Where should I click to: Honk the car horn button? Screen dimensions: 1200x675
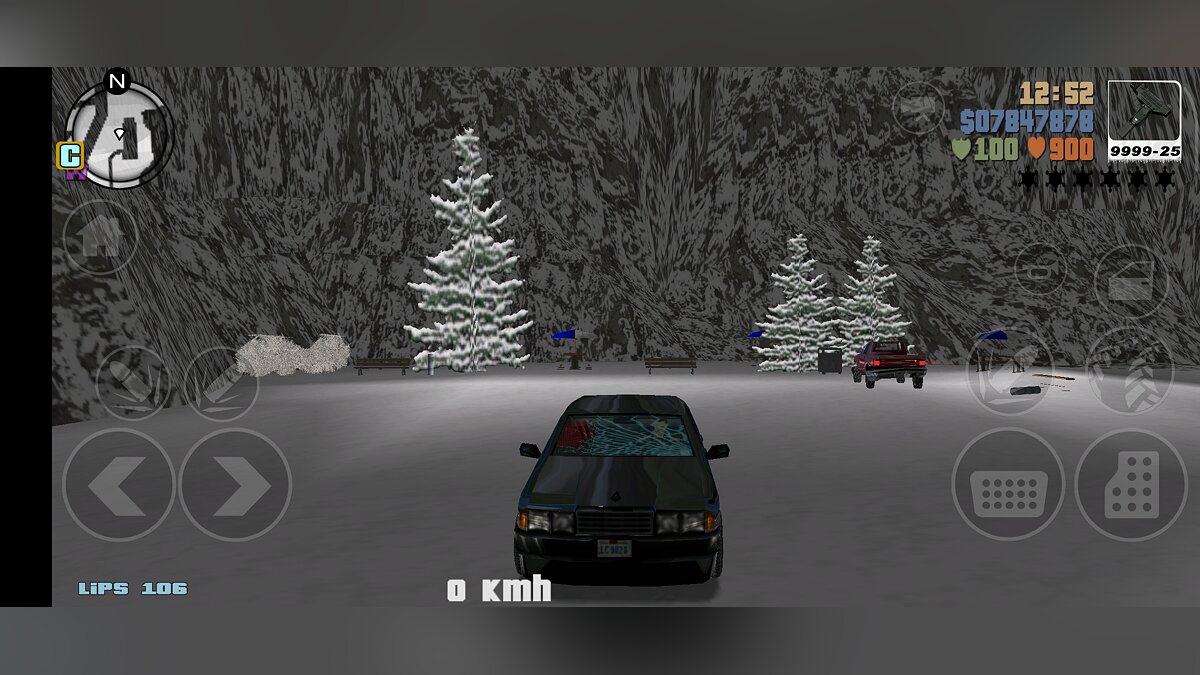coord(1040,270)
